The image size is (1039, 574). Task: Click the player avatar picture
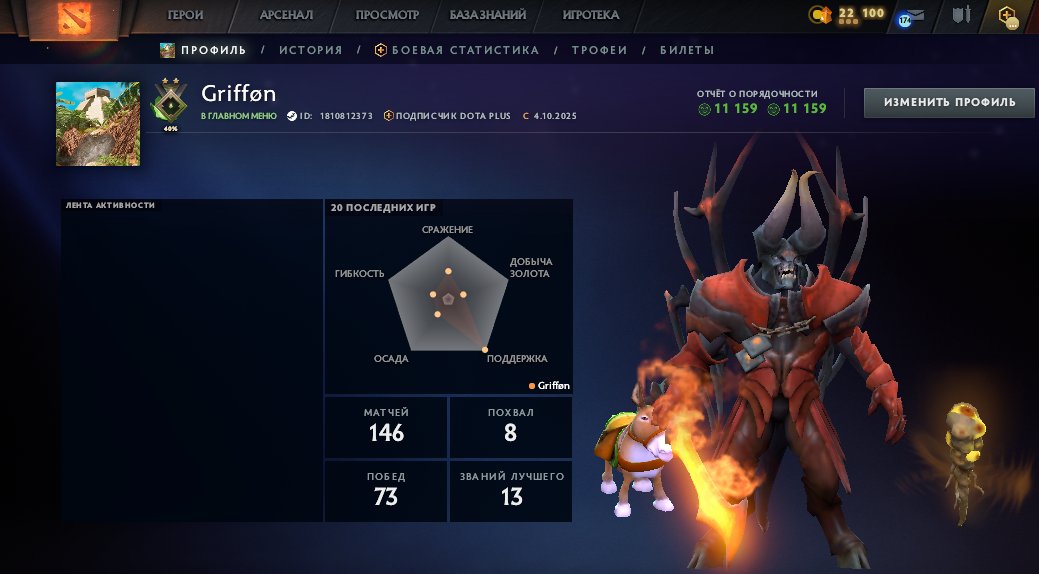(x=98, y=124)
